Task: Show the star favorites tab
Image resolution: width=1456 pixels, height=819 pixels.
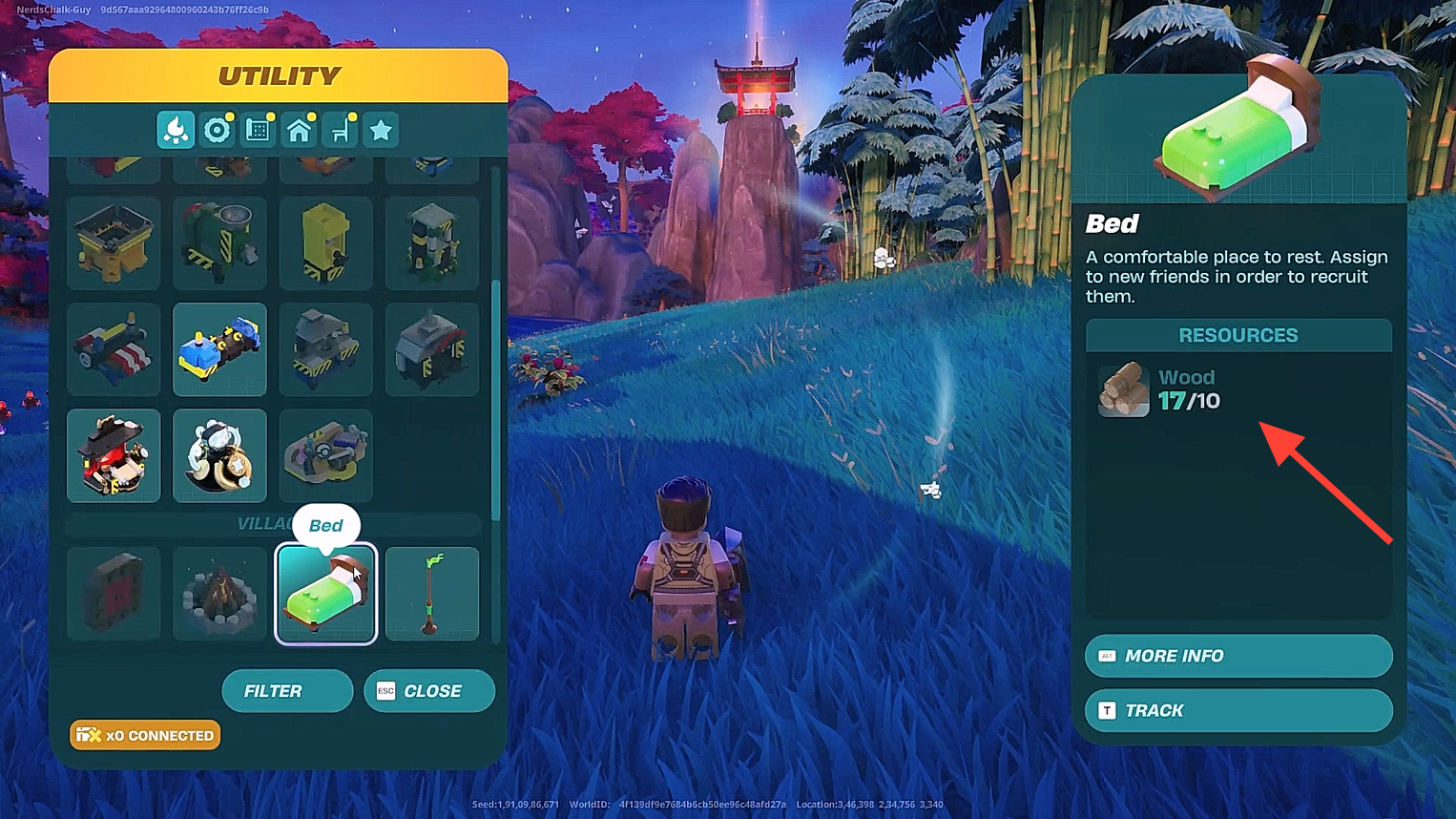Action: (381, 130)
